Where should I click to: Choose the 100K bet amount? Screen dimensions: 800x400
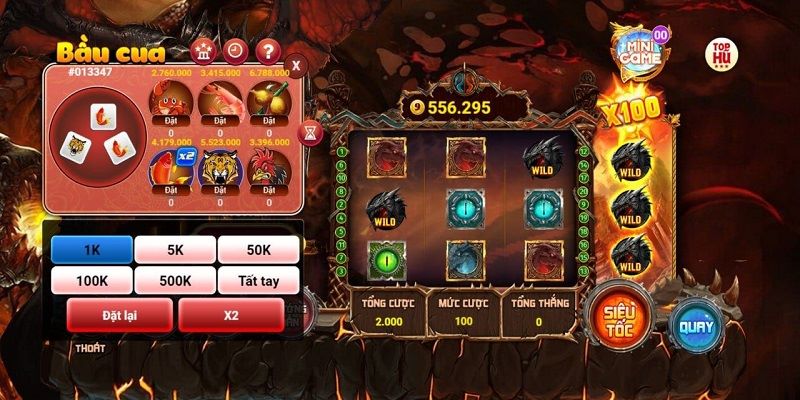[x=91, y=281]
